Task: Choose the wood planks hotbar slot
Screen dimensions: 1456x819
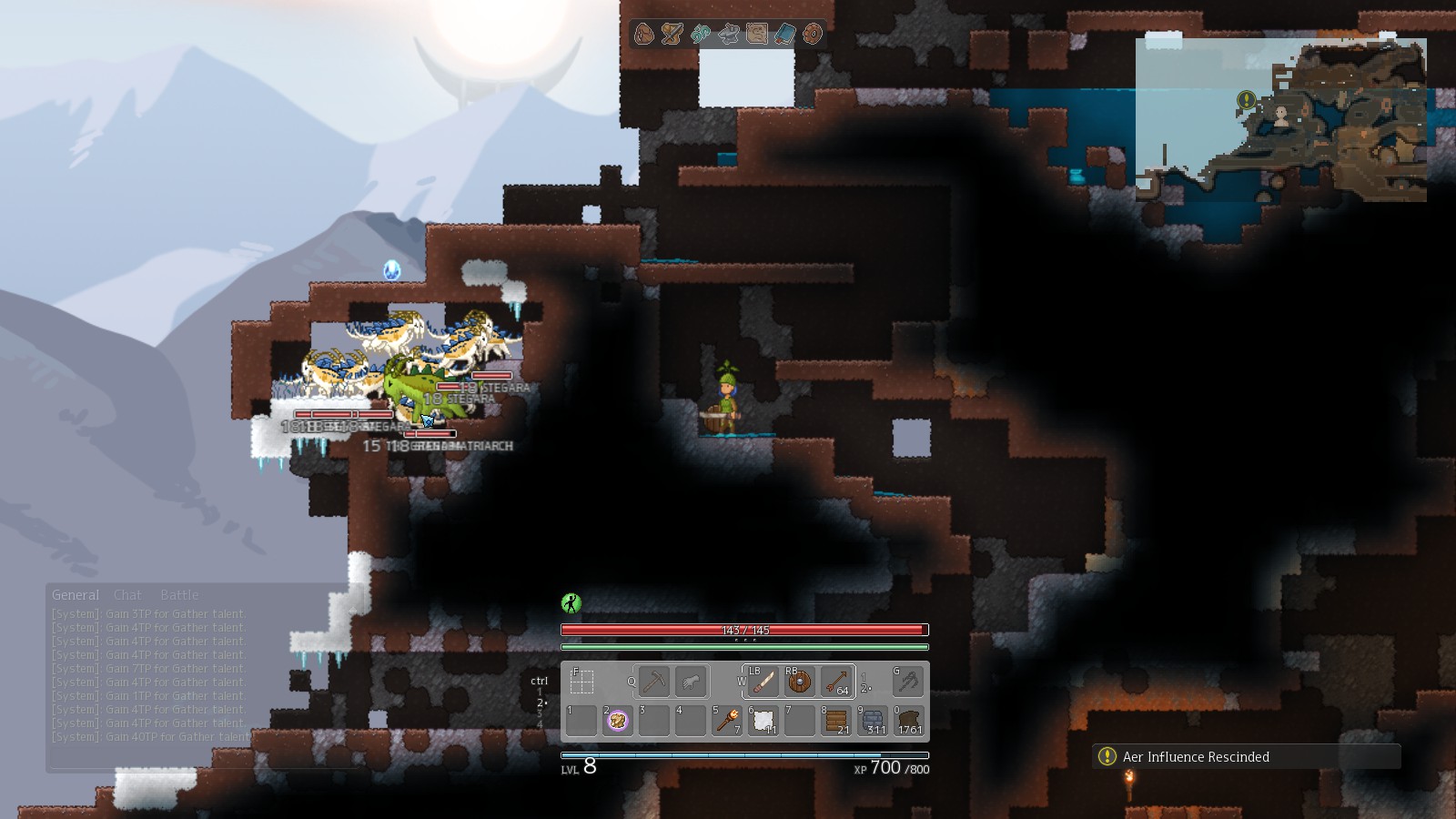Action: pyautogui.click(x=836, y=721)
